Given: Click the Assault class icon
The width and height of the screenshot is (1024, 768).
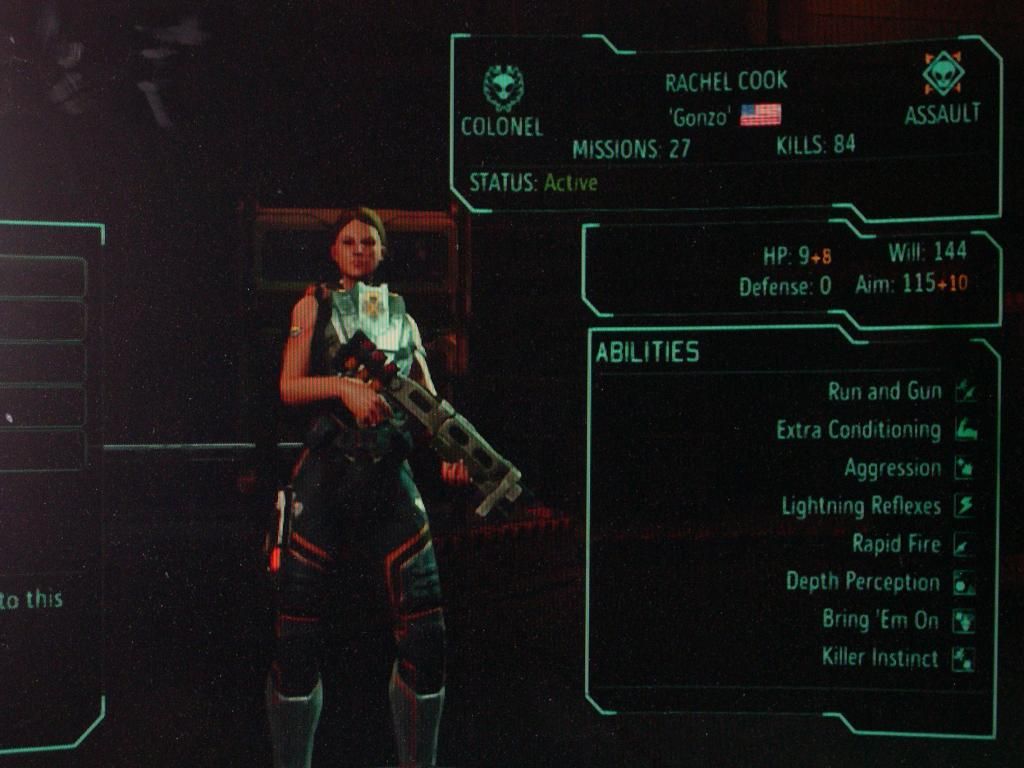Looking at the screenshot, I should [x=942, y=74].
